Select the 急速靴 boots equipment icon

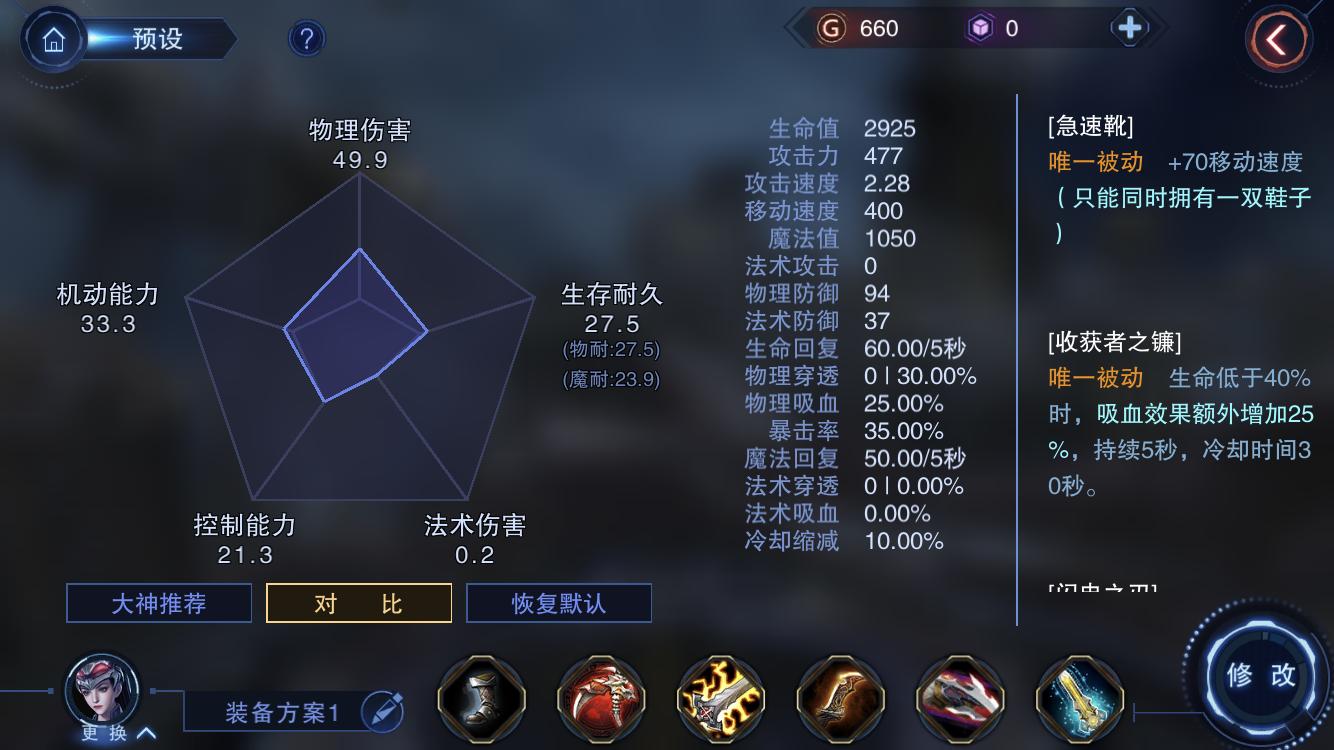pos(481,700)
